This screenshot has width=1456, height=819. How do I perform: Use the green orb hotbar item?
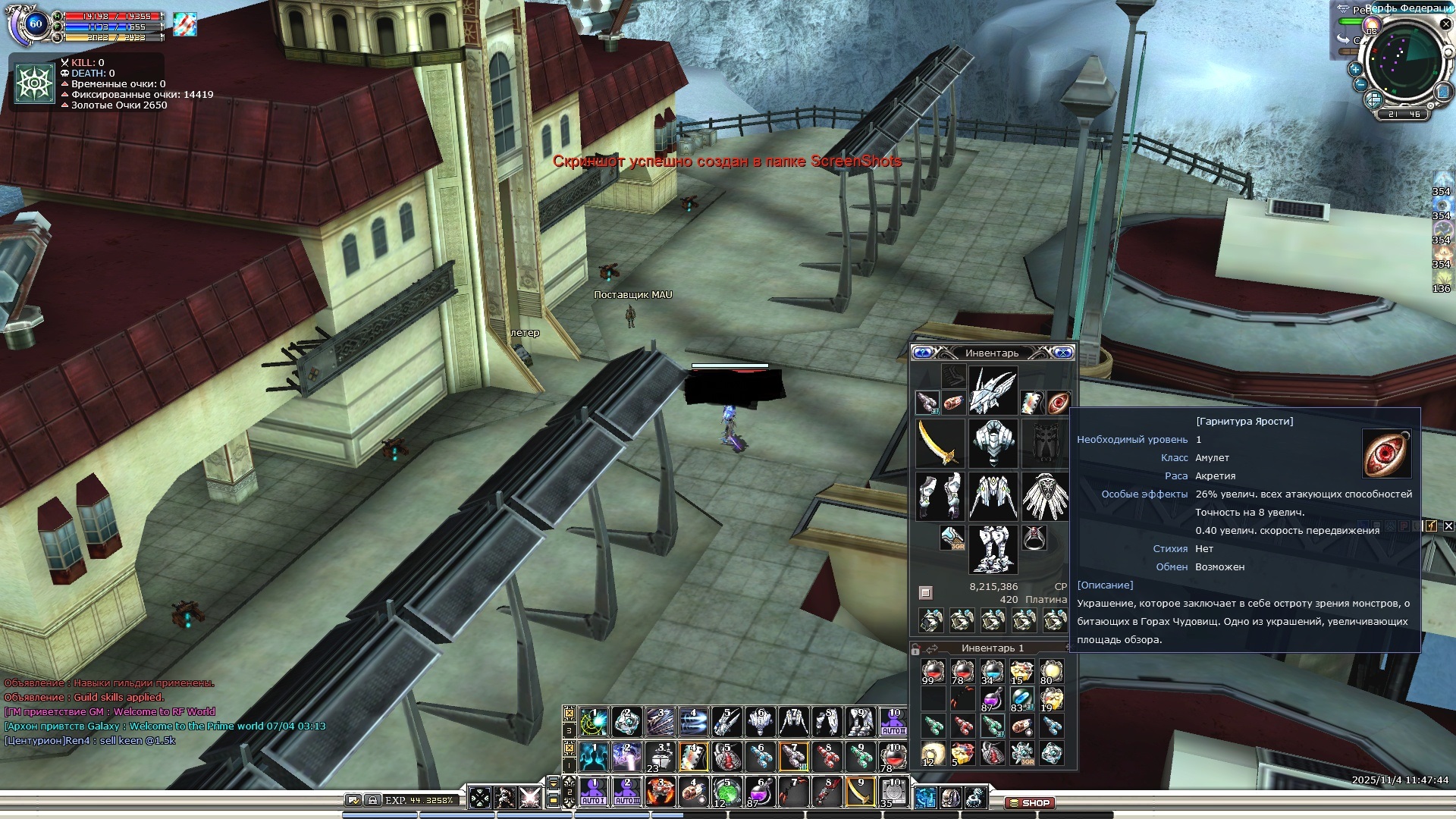point(726,792)
